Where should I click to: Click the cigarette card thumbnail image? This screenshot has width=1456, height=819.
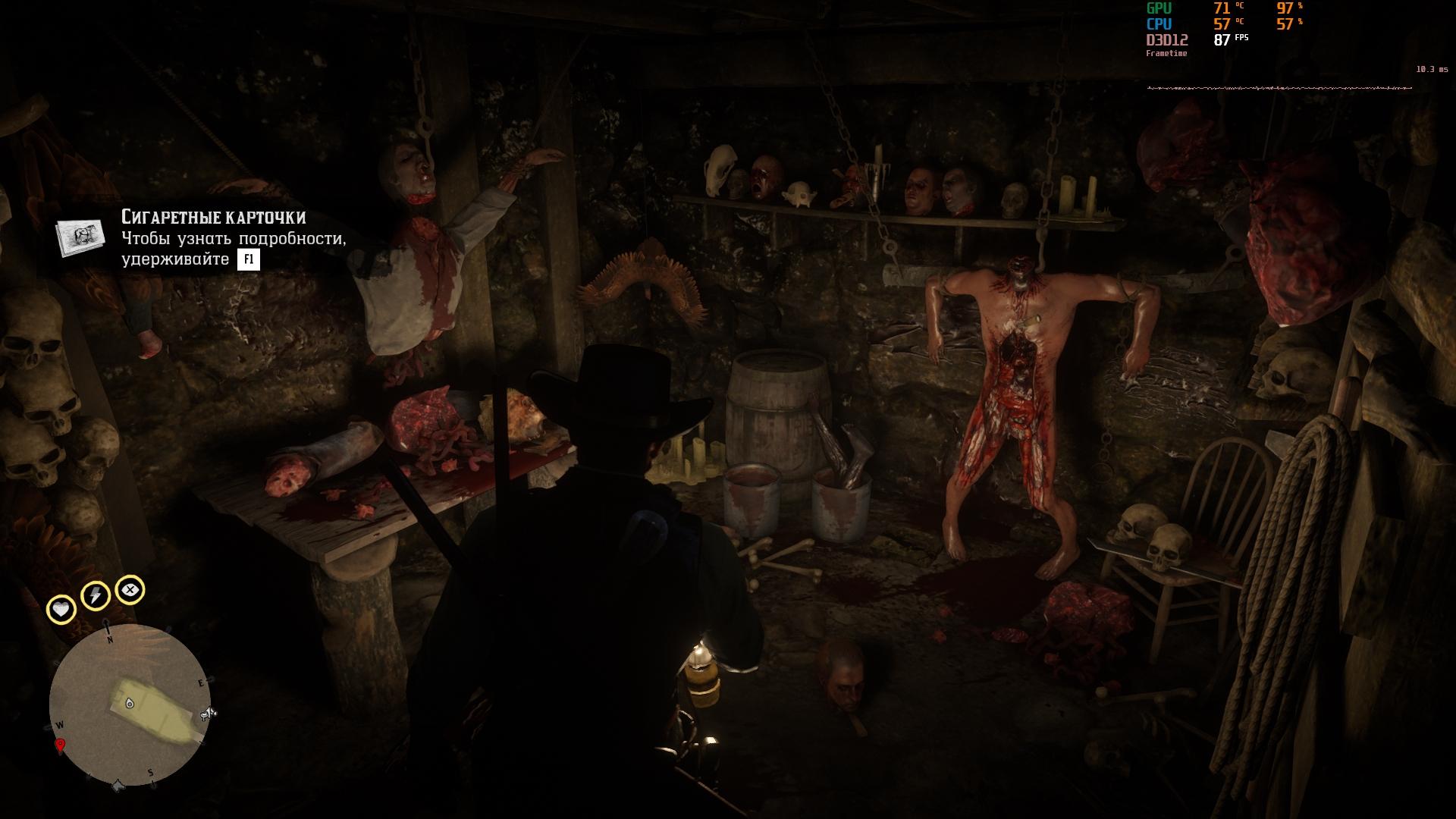(81, 236)
